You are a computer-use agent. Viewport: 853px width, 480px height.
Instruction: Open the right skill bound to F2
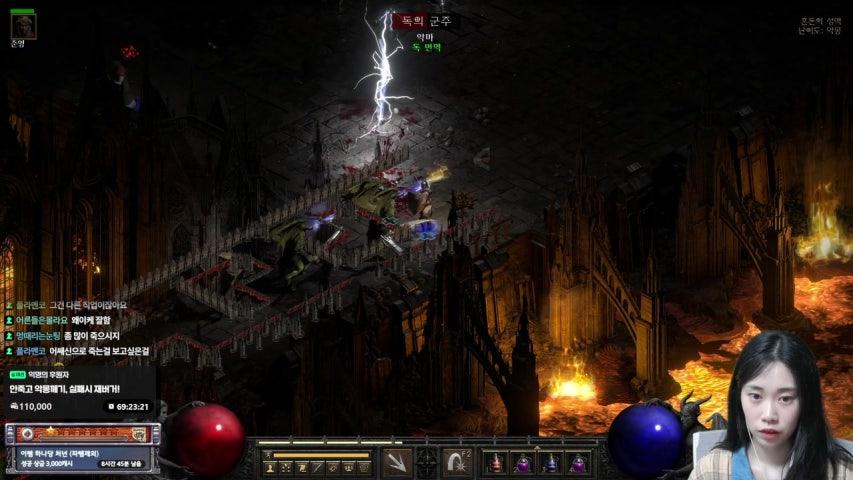coord(459,463)
